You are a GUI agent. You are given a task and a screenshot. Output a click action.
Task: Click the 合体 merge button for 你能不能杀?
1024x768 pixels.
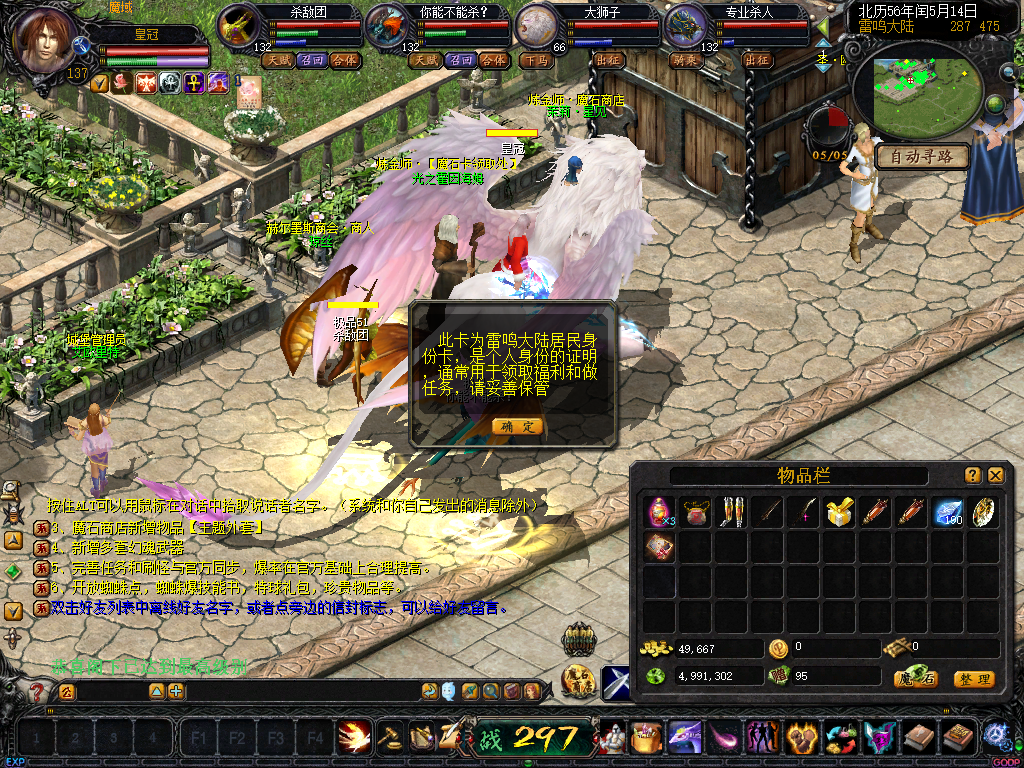pyautogui.click(x=493, y=60)
